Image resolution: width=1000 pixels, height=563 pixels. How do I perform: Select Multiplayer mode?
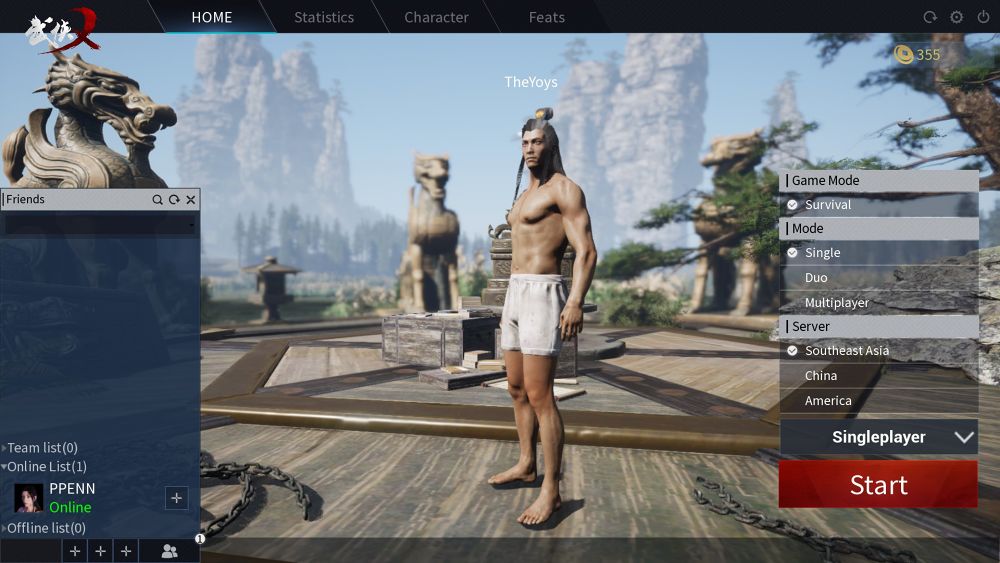(837, 302)
